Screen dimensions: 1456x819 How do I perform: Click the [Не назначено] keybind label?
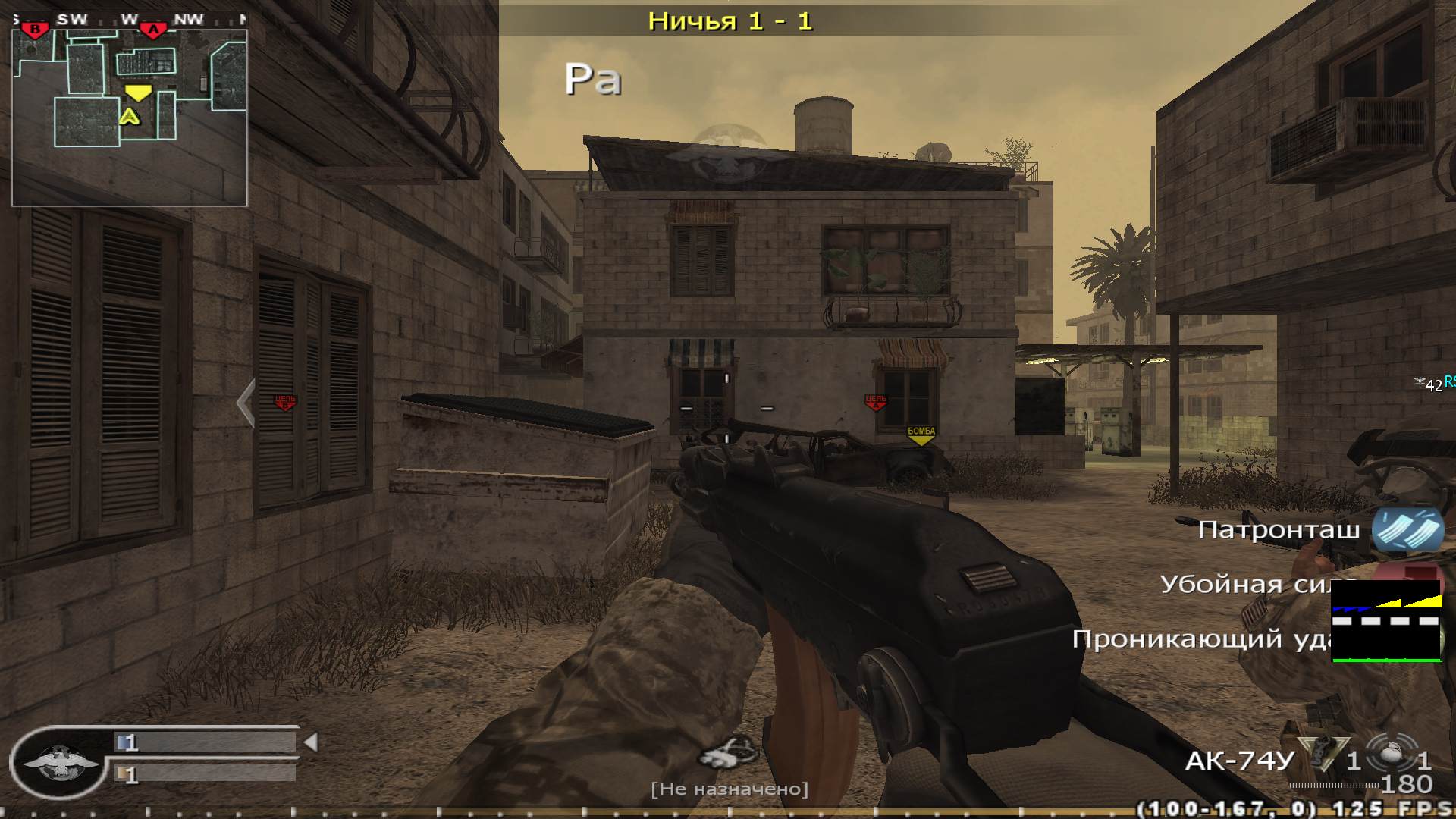coord(730,789)
